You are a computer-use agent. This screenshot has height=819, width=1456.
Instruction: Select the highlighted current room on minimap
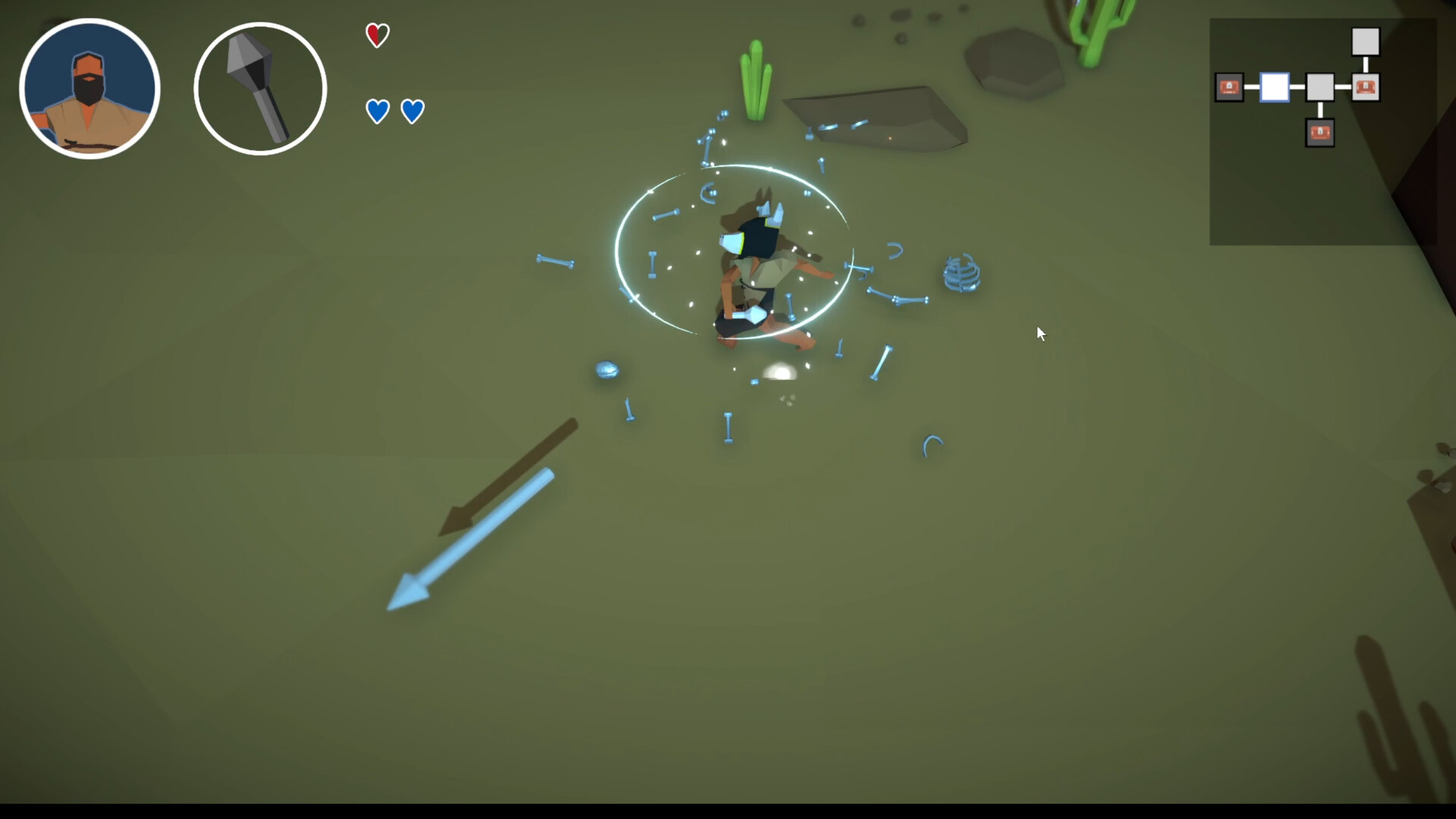(x=1273, y=88)
